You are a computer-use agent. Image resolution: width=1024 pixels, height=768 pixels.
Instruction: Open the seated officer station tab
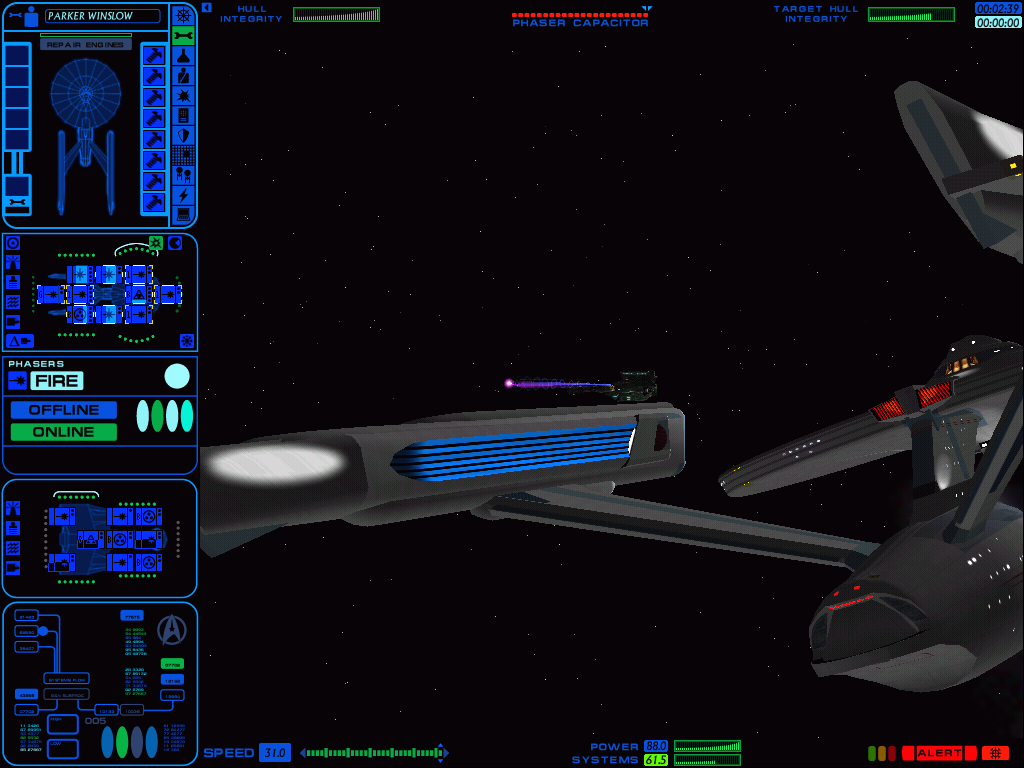(x=183, y=75)
